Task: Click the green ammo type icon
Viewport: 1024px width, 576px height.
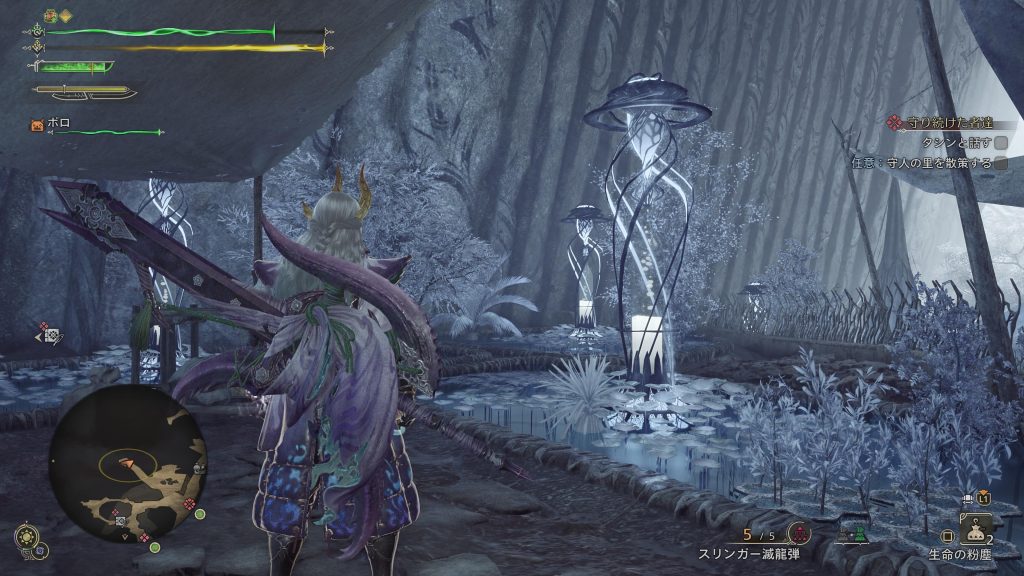Action: point(851,535)
